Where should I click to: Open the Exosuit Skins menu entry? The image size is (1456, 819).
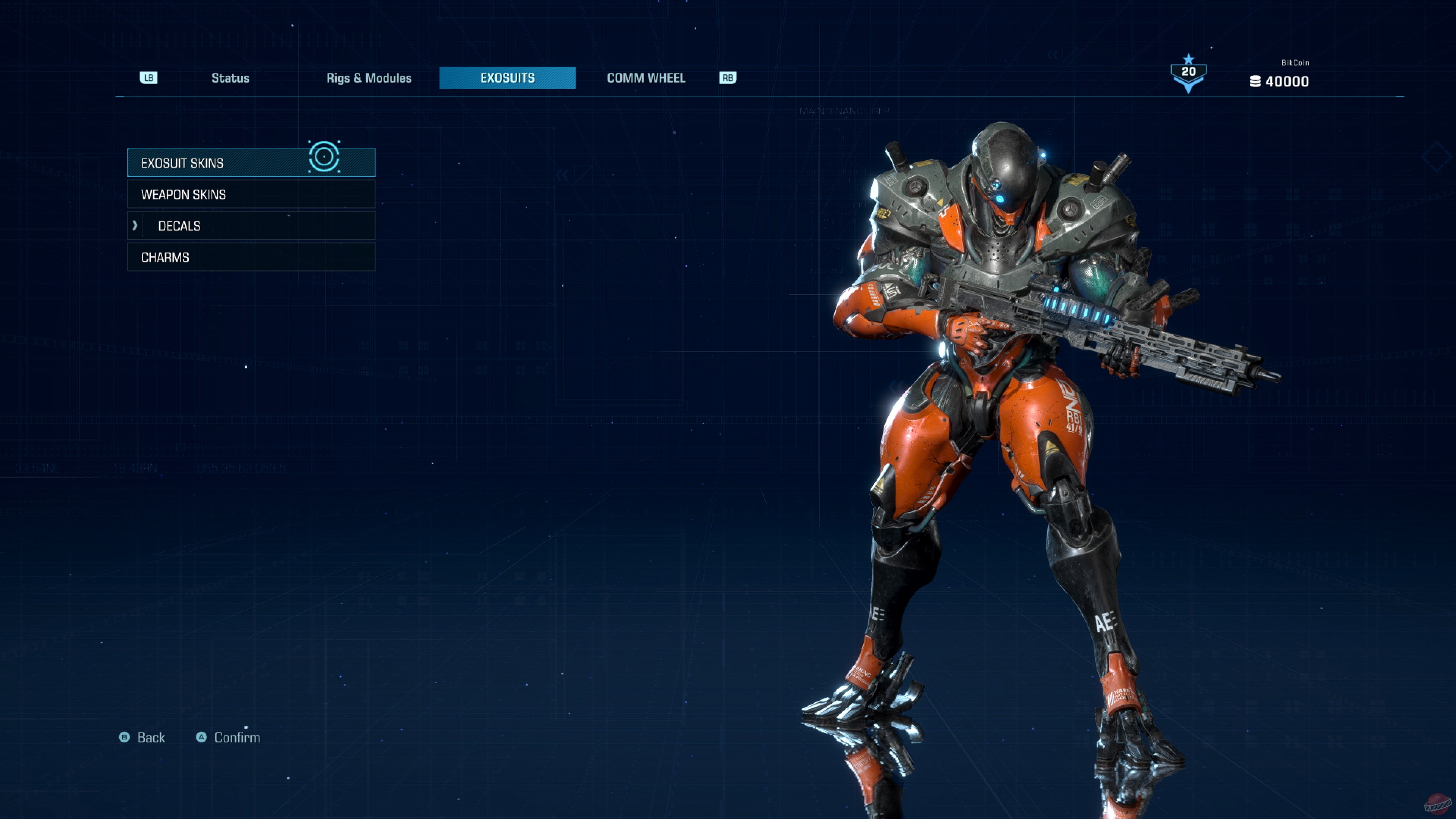click(251, 163)
